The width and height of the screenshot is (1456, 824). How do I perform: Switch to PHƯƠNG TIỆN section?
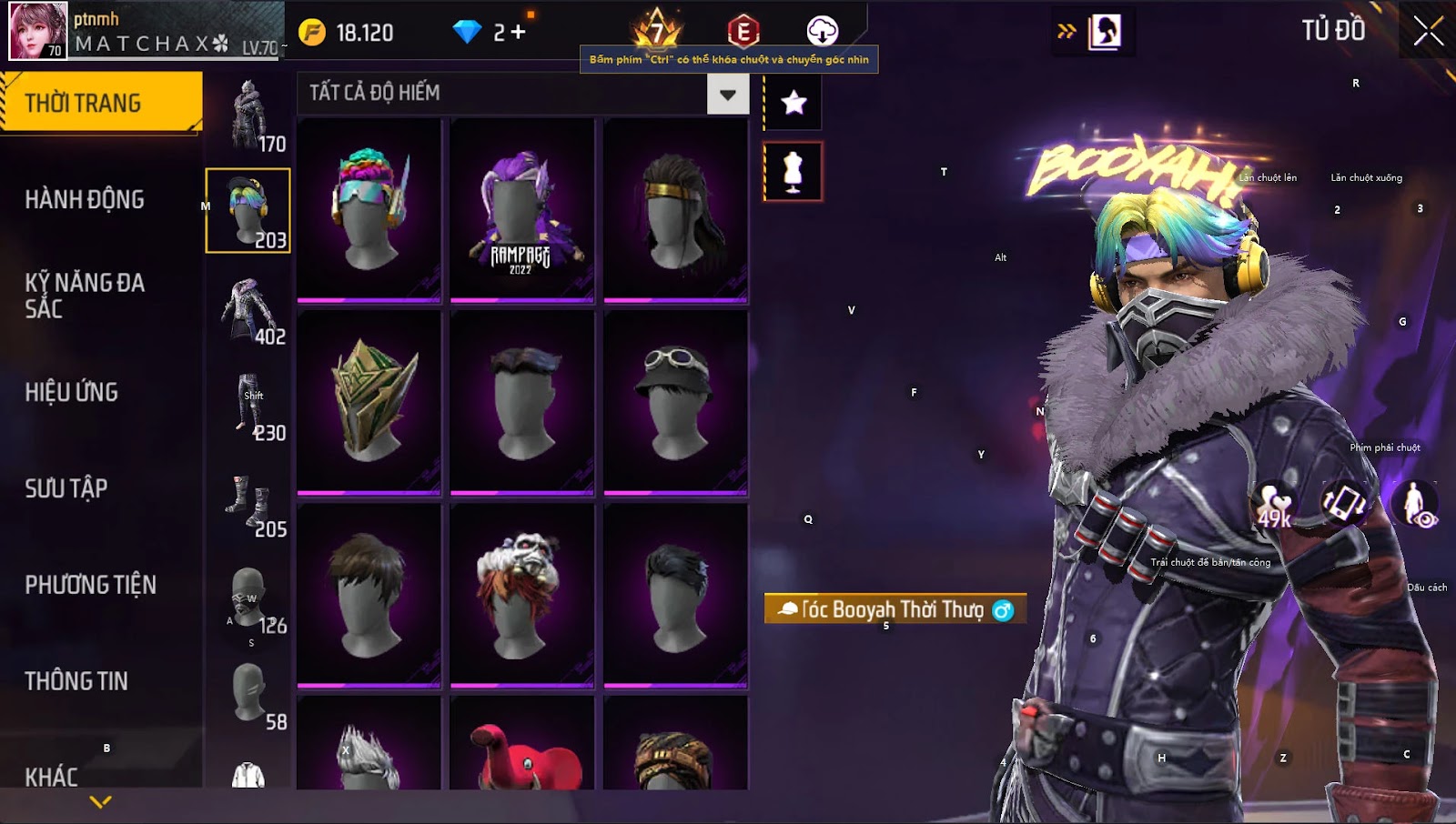tap(91, 585)
